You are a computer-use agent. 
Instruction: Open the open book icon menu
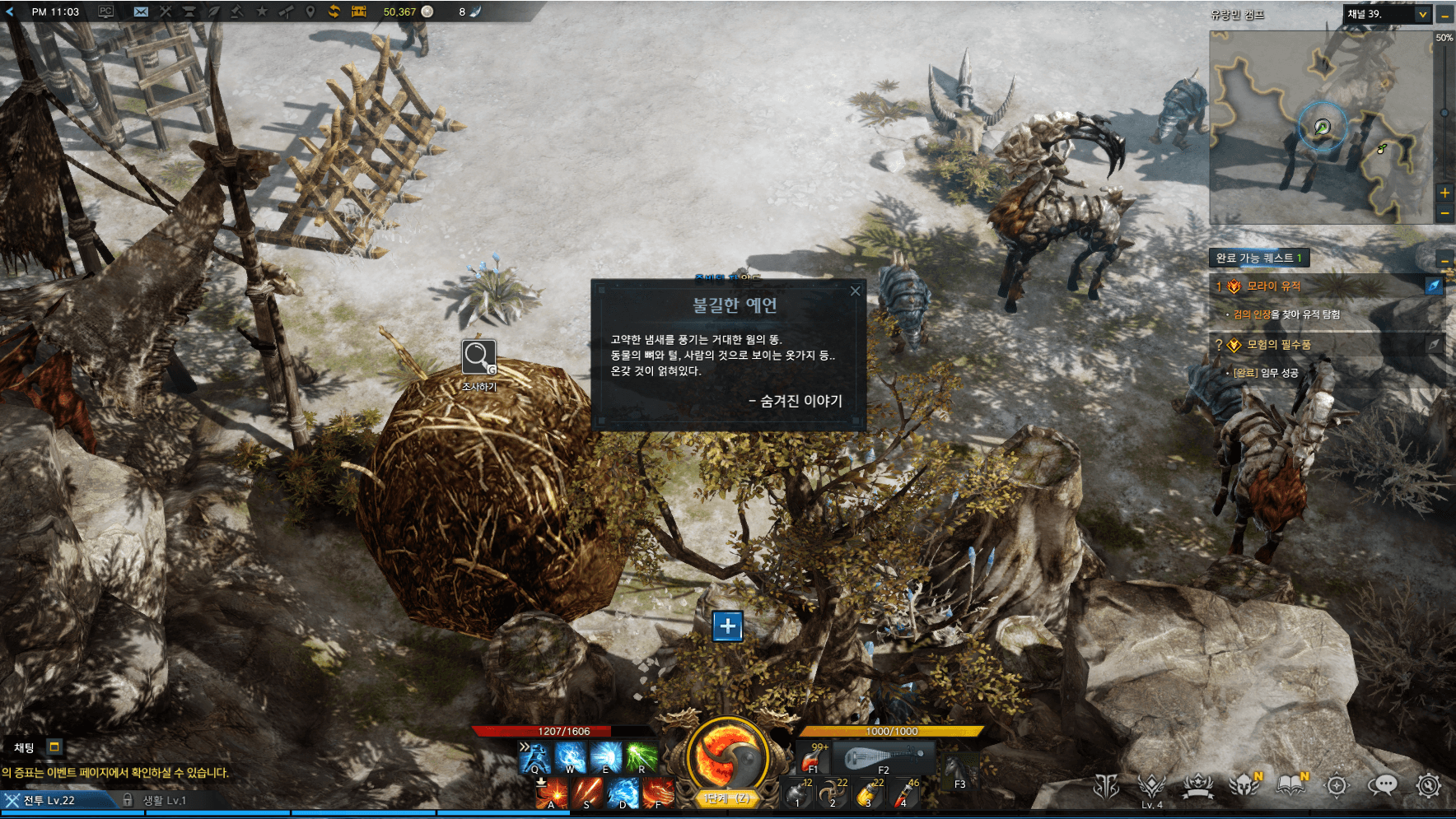(1290, 785)
